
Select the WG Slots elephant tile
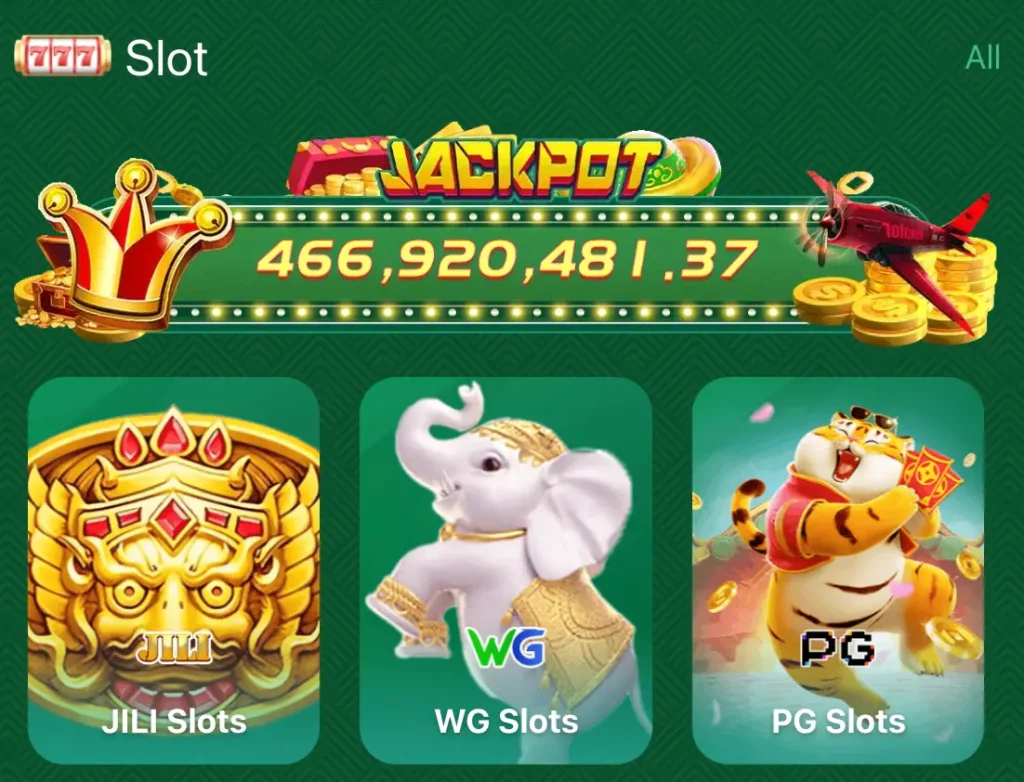tap(506, 570)
